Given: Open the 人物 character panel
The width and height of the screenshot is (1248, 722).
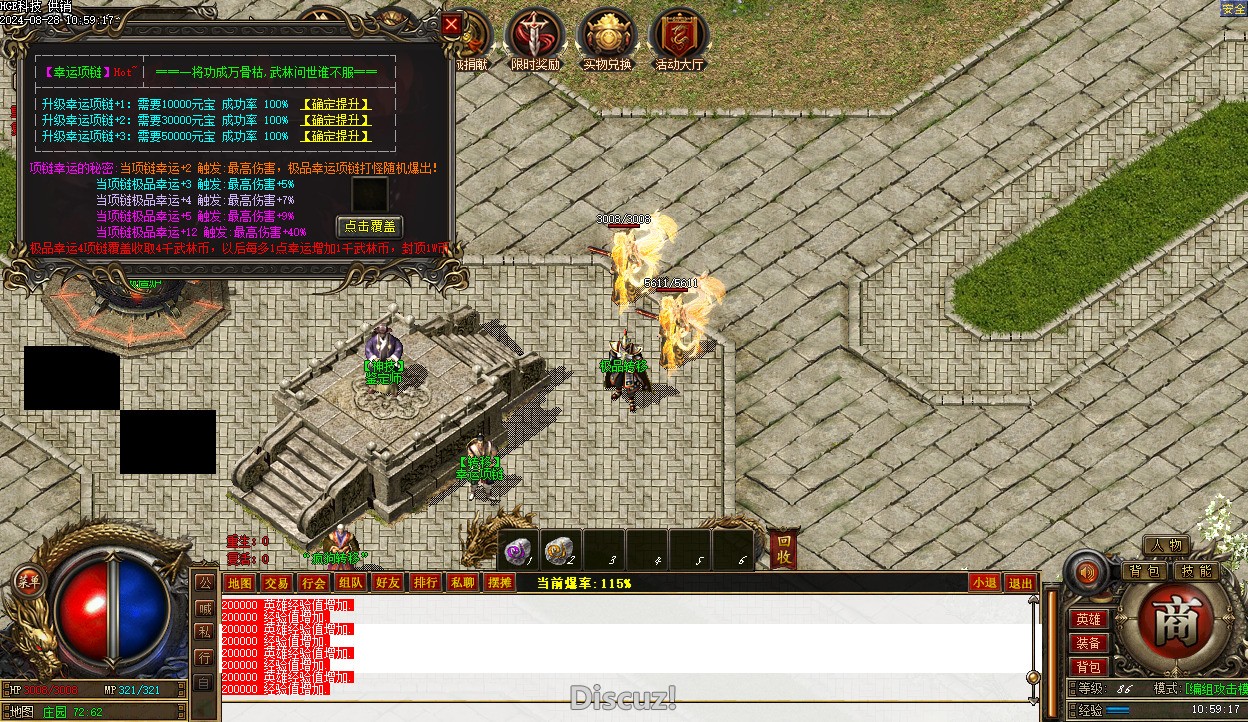Looking at the screenshot, I should 1166,545.
